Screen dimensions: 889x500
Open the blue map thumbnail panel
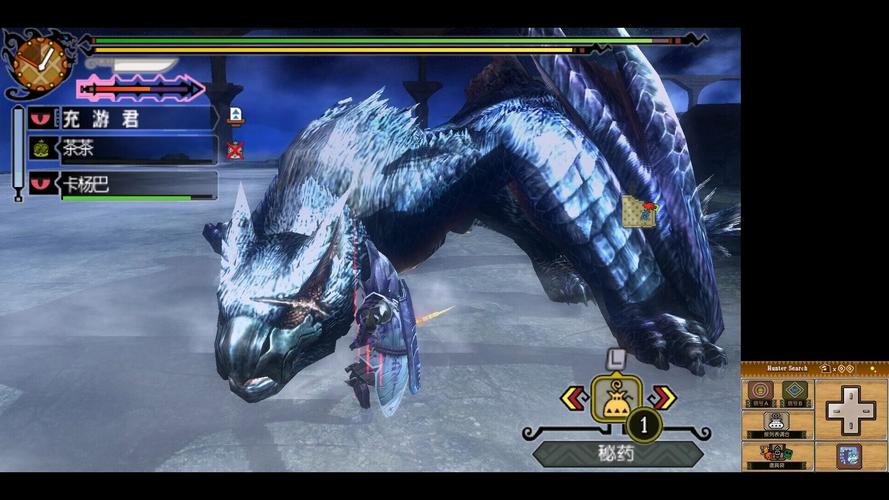tap(850, 456)
